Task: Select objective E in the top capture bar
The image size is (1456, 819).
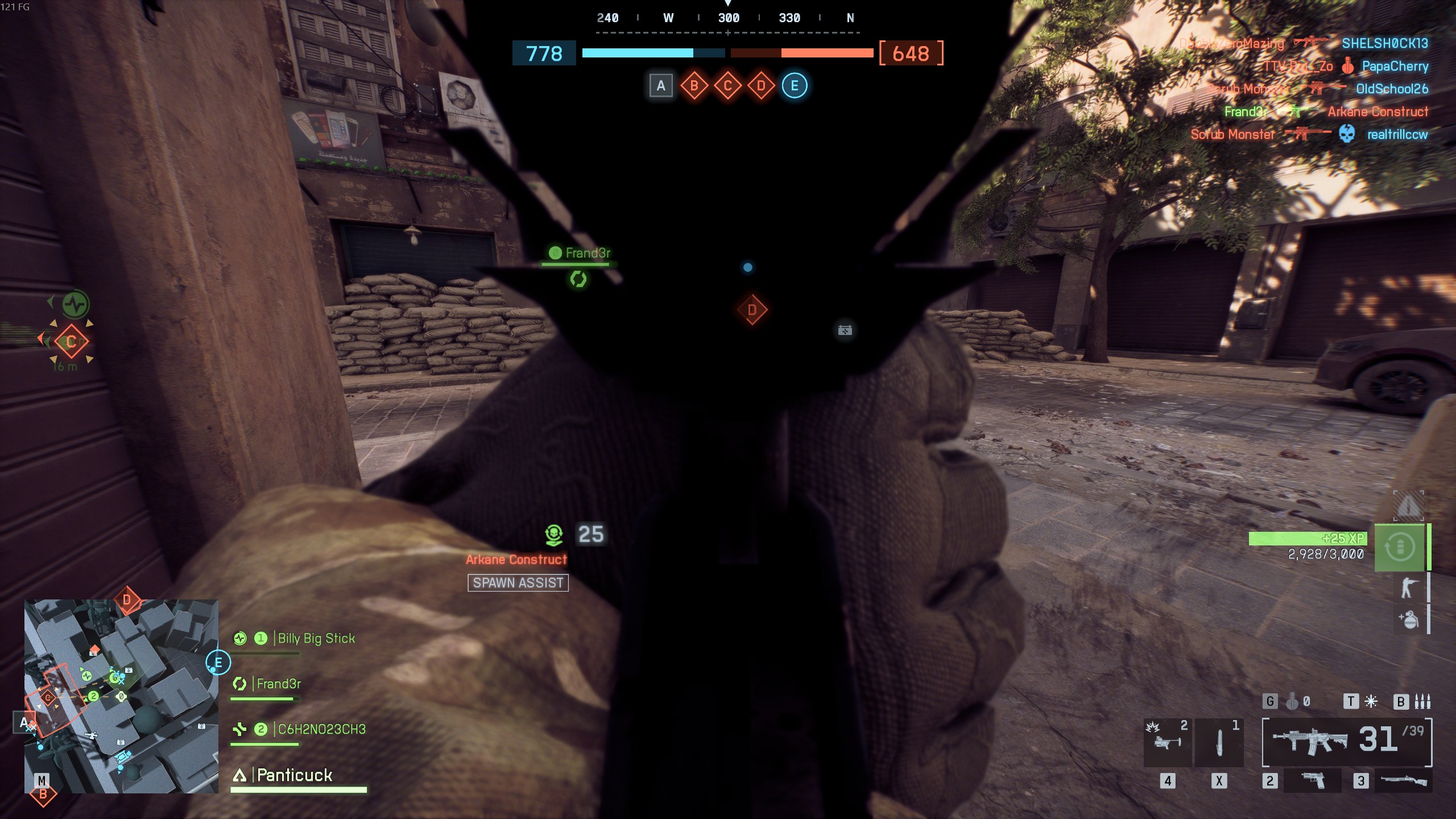Action: [795, 86]
